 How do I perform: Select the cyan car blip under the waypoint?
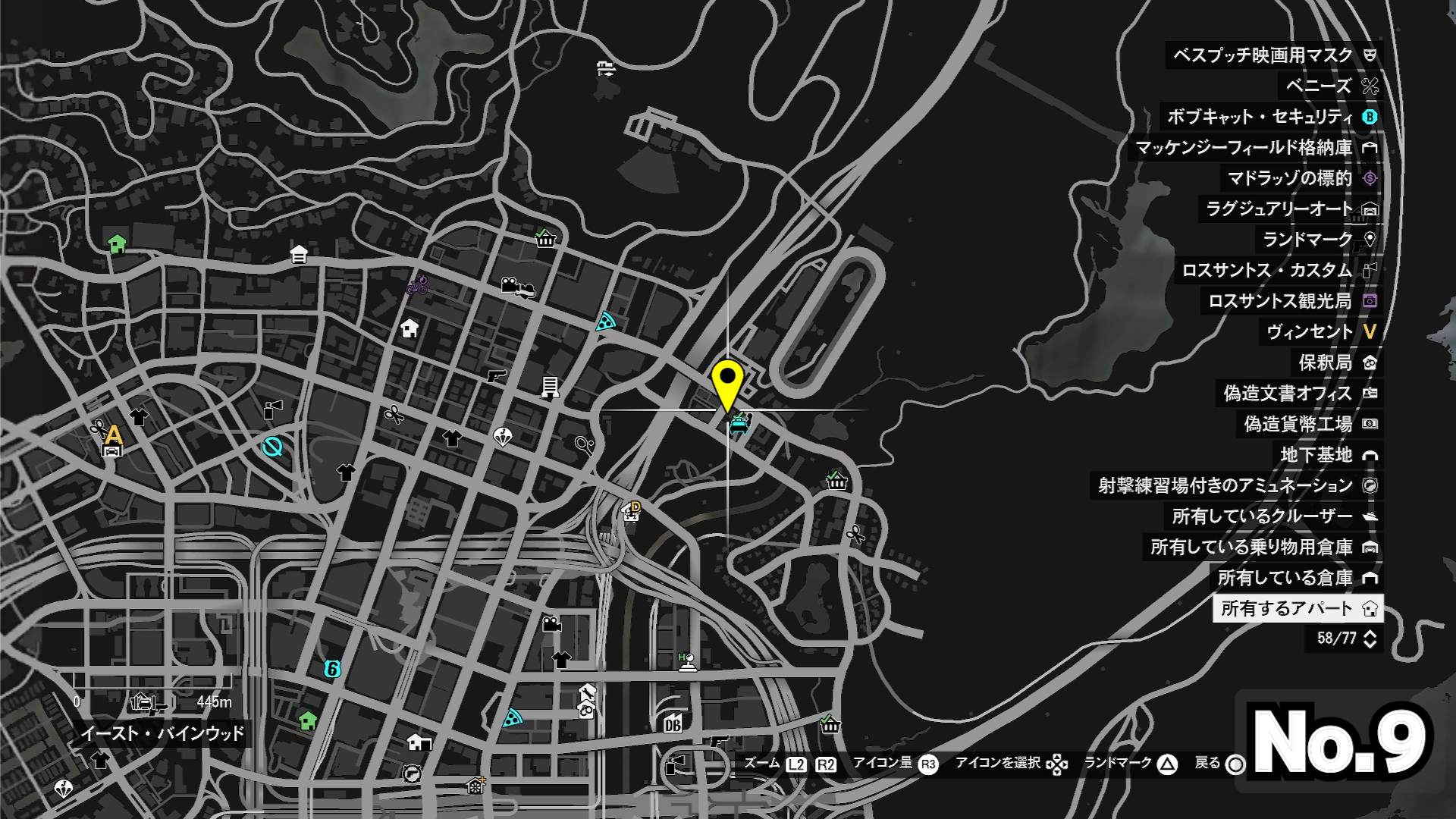pos(739,424)
